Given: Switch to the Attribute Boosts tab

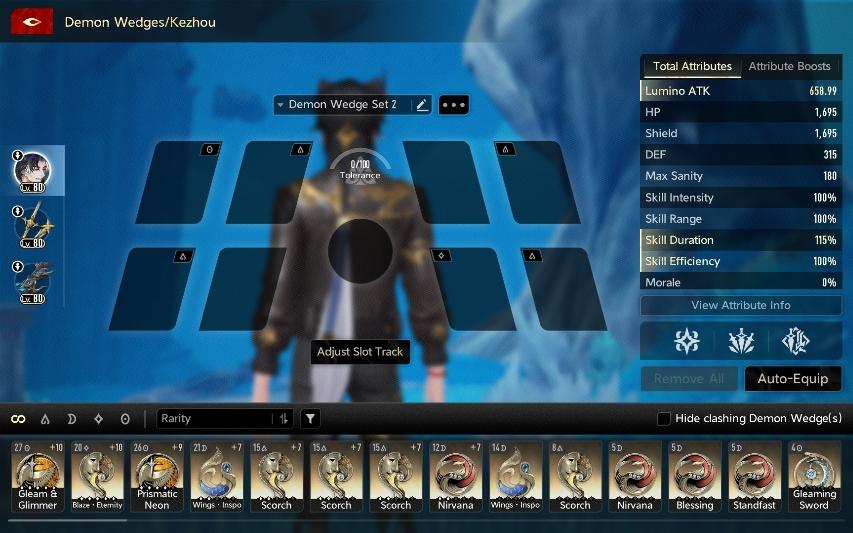Looking at the screenshot, I should [x=789, y=66].
